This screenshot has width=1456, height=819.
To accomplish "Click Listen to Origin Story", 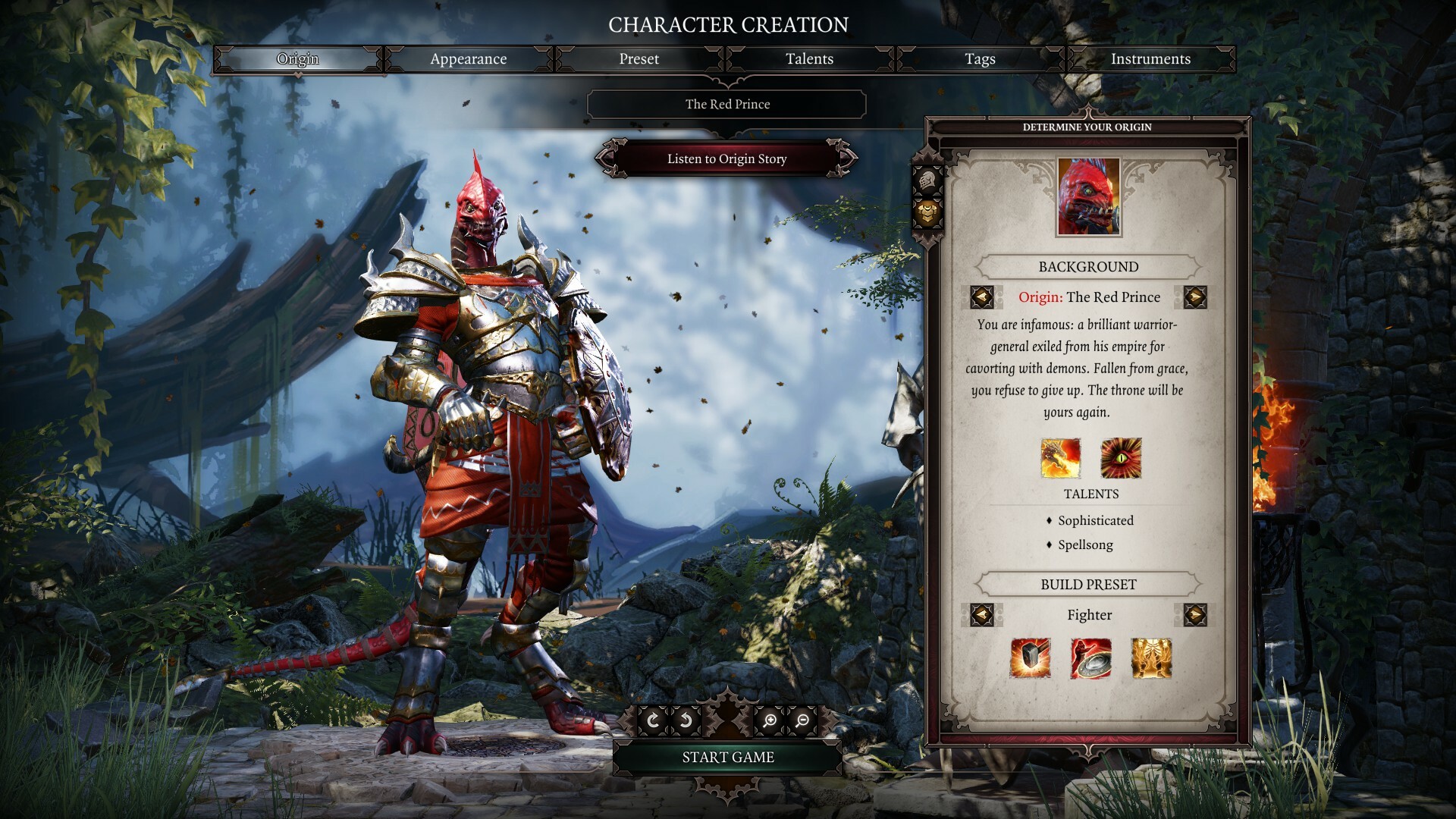I will pos(725,159).
